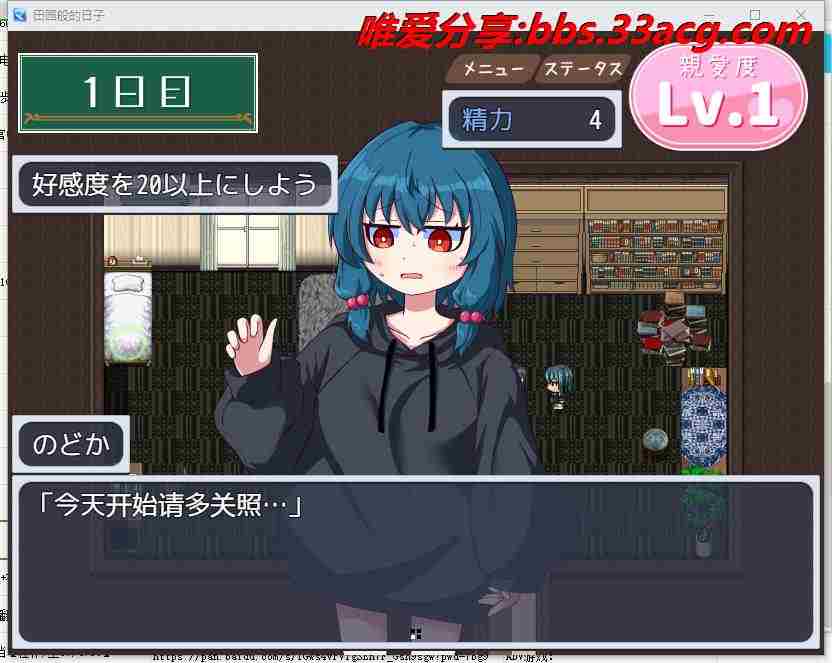
Task: Open the ステータス status screen
Action: tap(582, 69)
